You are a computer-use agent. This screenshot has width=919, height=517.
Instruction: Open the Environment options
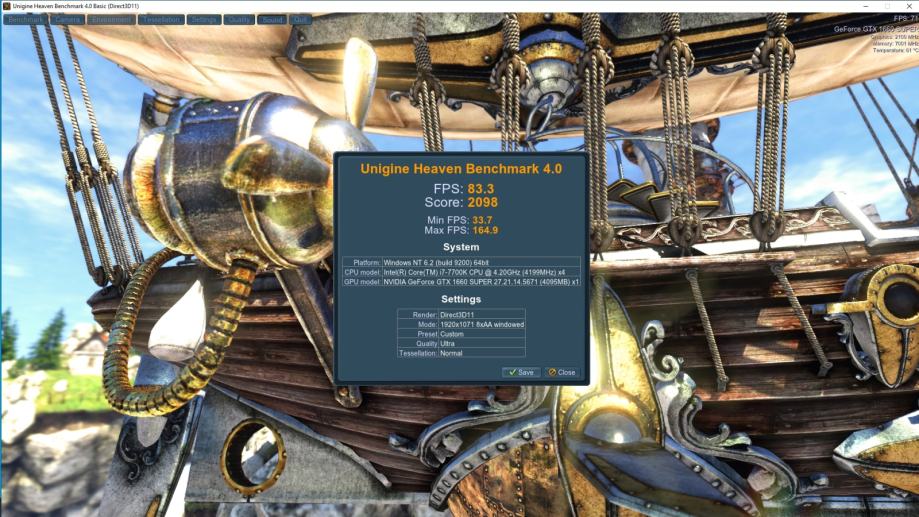coord(110,19)
